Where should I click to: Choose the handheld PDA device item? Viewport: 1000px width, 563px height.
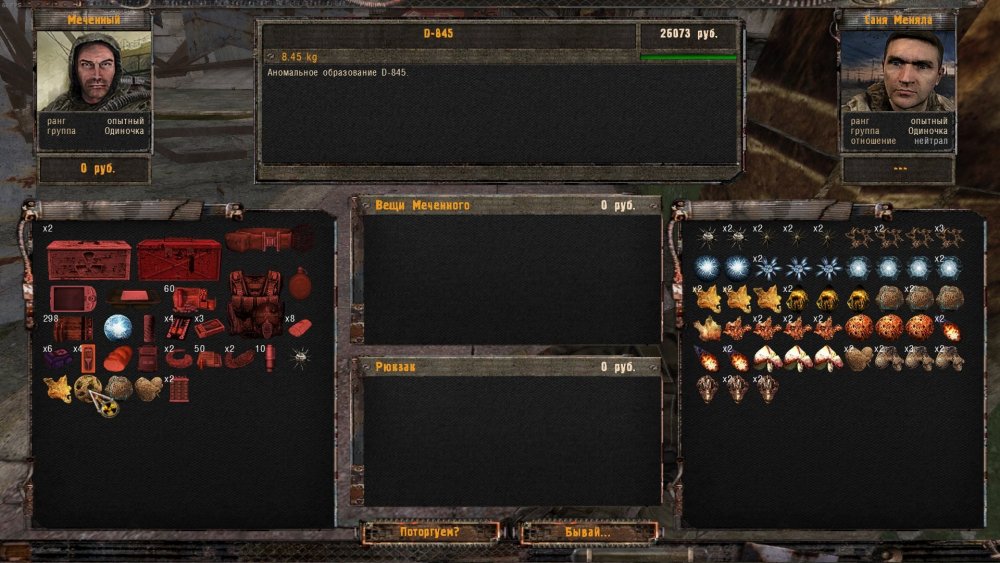pyautogui.click(x=73, y=298)
